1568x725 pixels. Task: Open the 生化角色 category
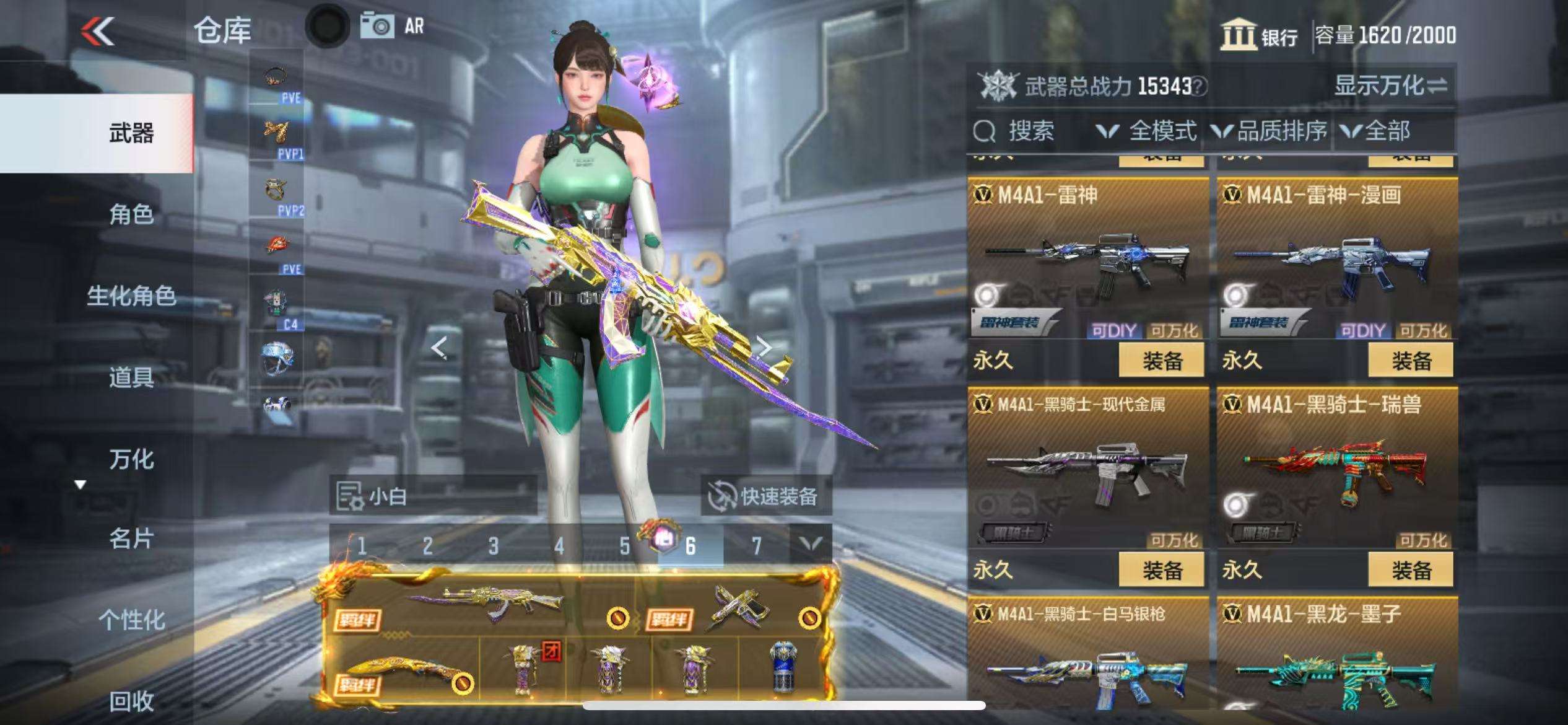(x=131, y=296)
